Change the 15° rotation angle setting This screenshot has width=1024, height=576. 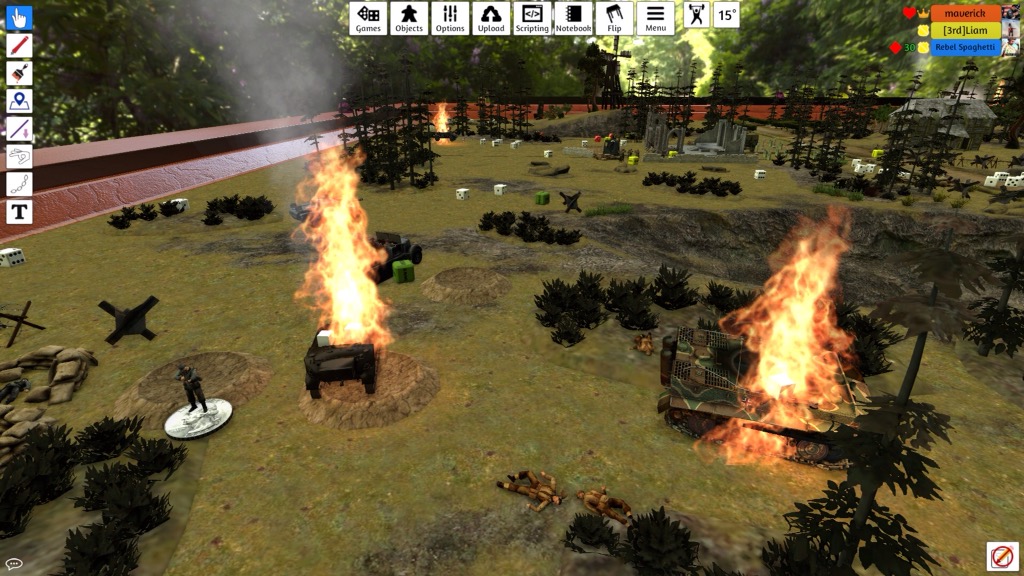pyautogui.click(x=727, y=15)
